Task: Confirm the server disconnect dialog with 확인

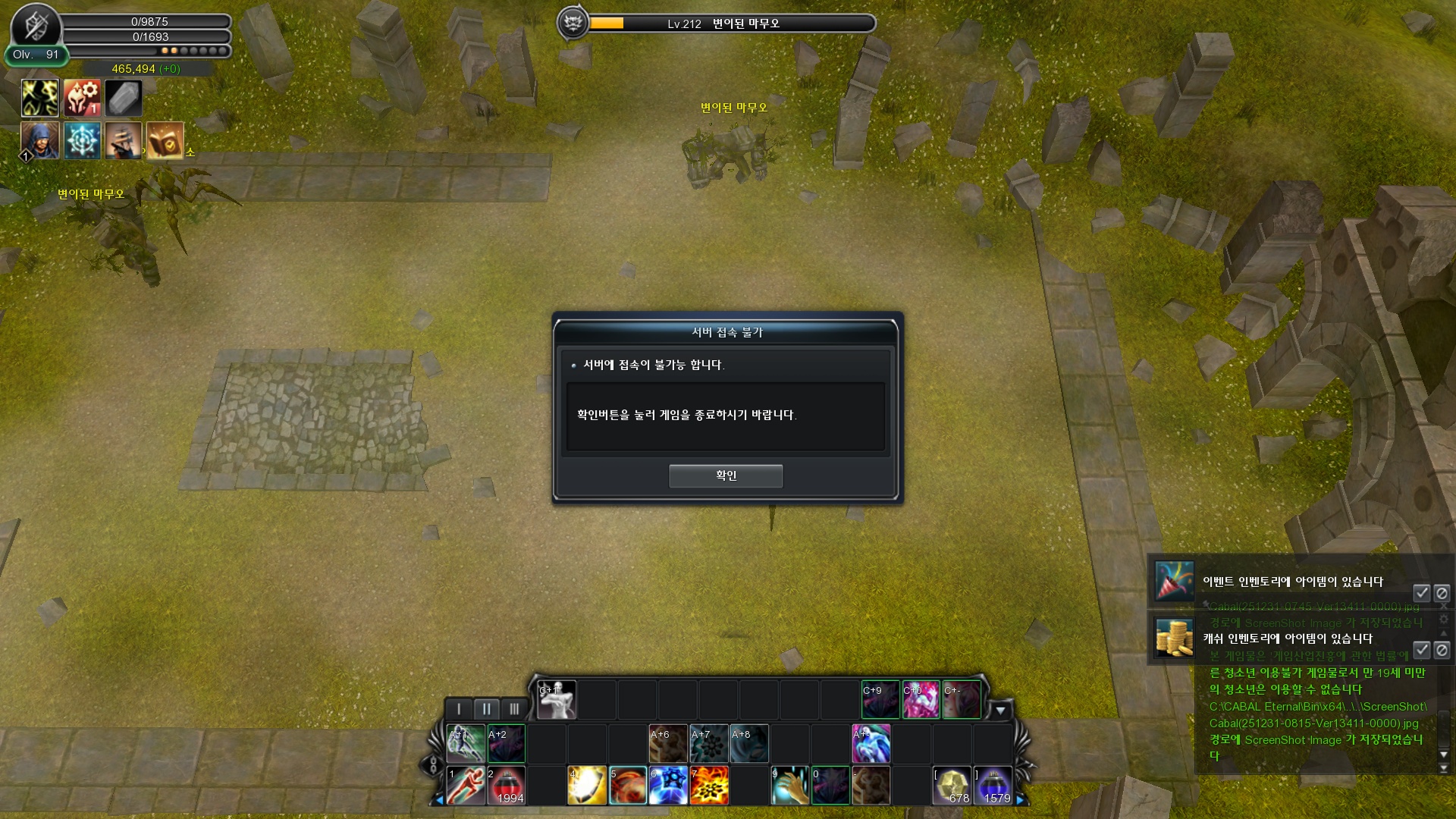Action: (725, 475)
